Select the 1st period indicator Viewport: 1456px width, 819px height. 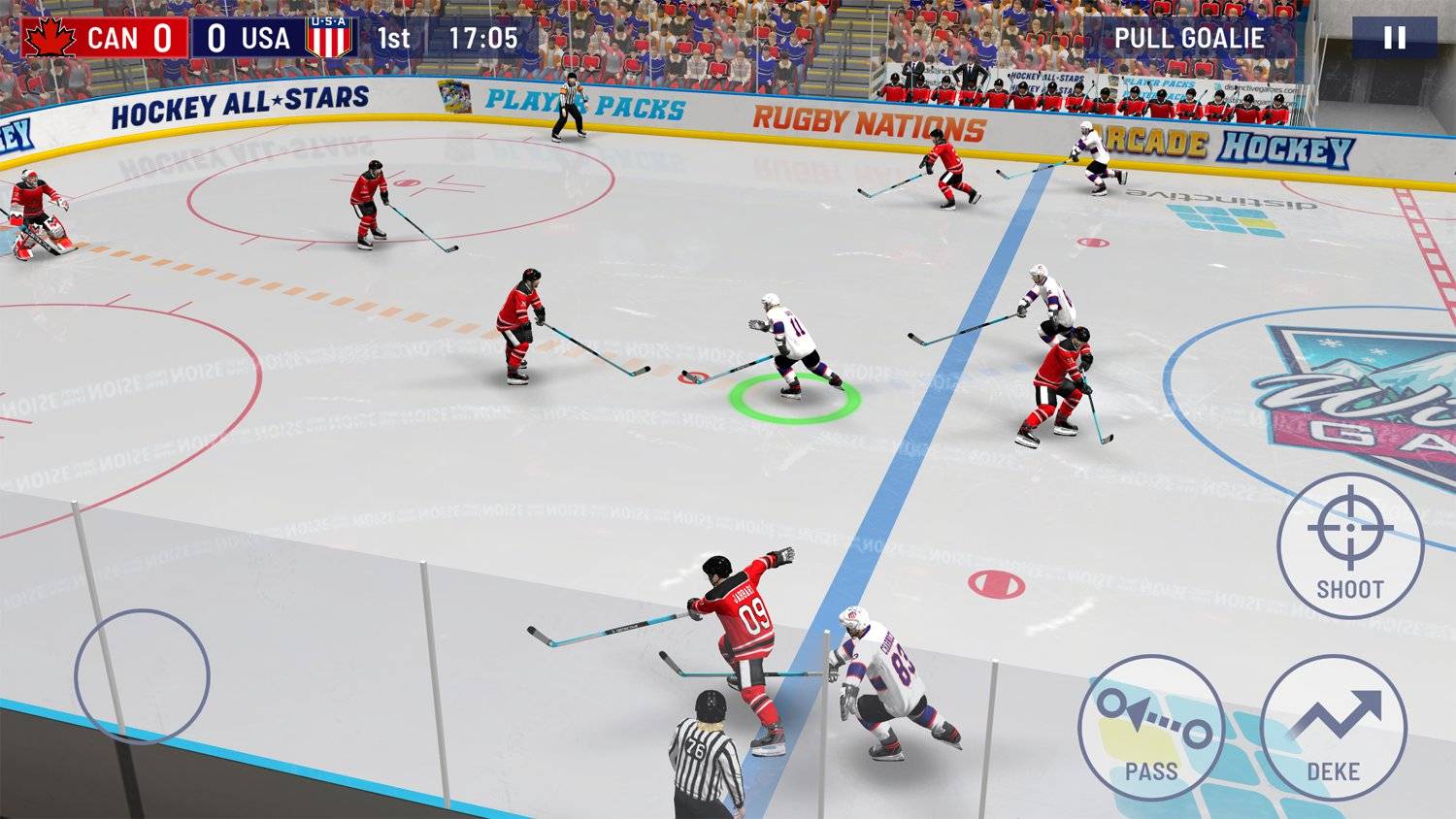coord(395,40)
